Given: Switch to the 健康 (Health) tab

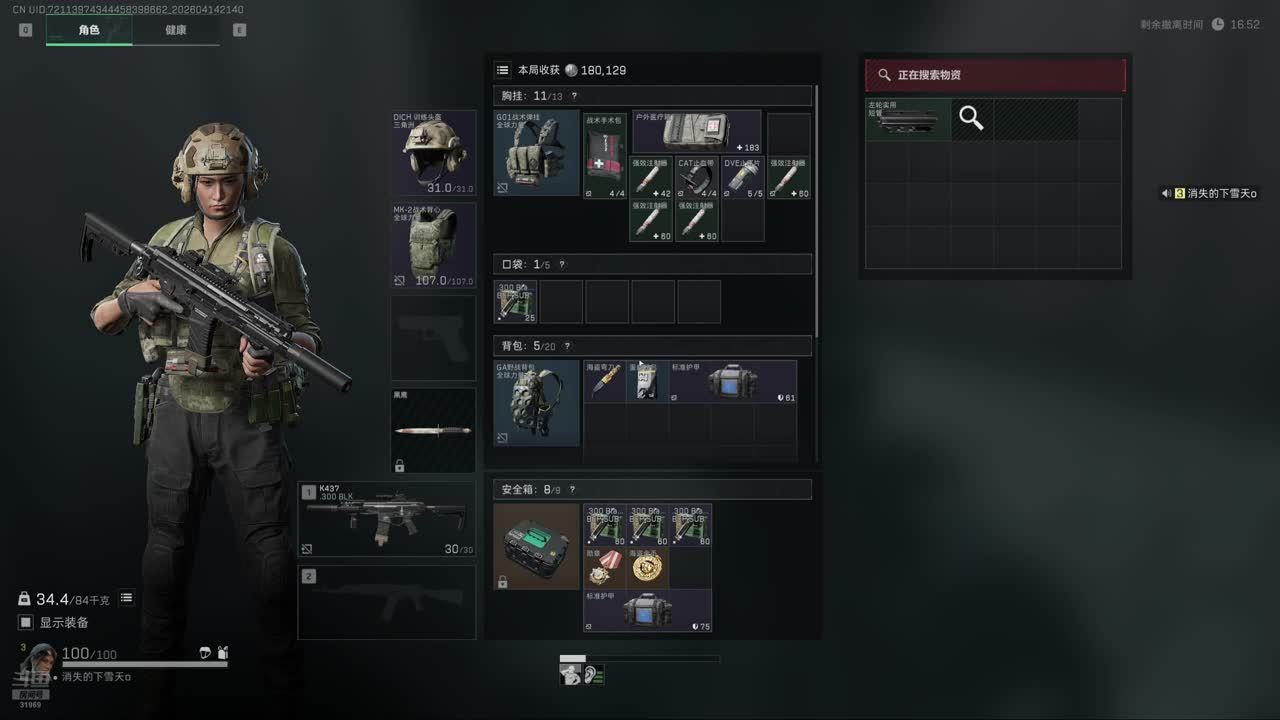Looking at the screenshot, I should (x=175, y=30).
